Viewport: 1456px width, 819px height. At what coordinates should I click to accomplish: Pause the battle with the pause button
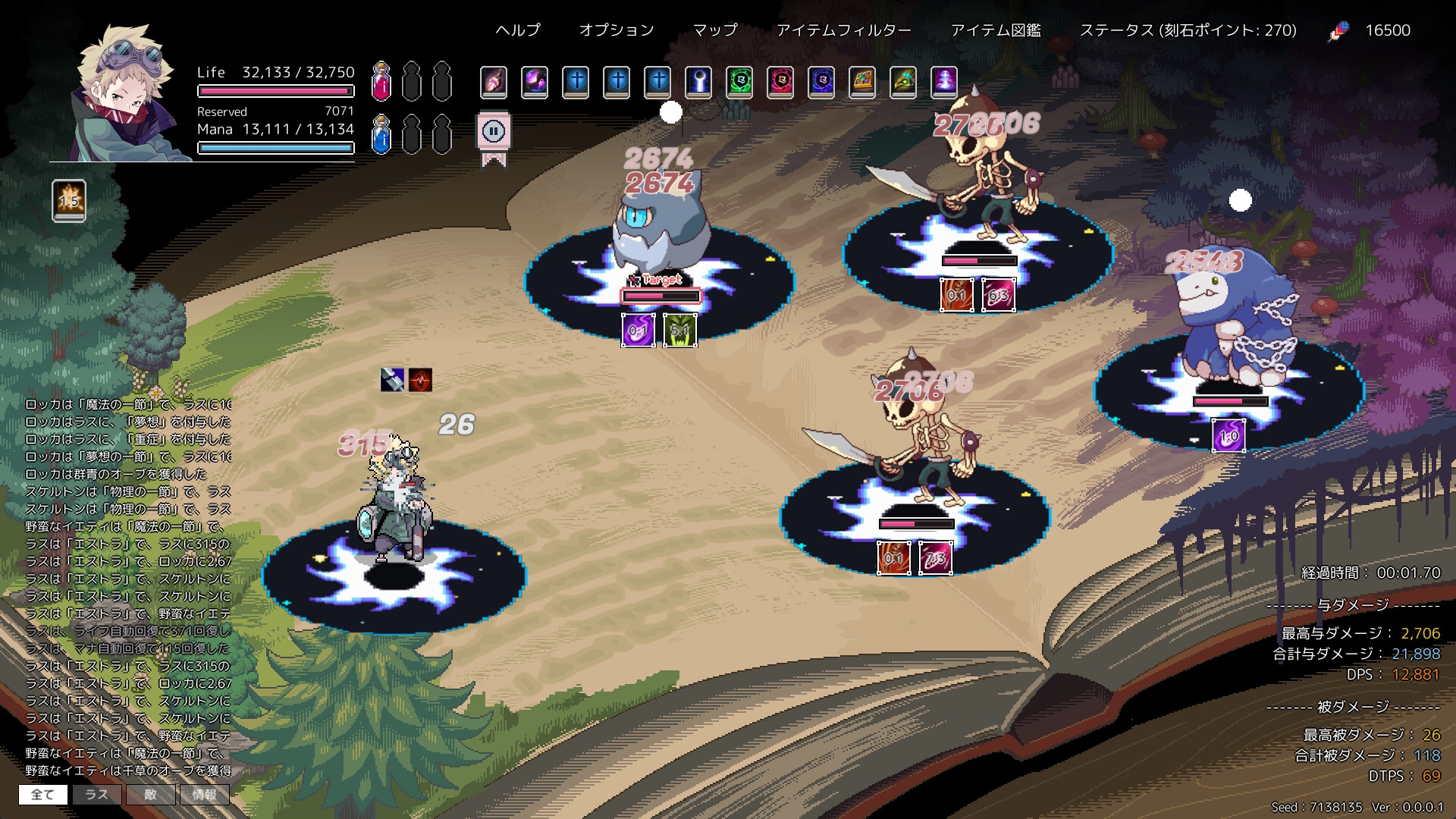pyautogui.click(x=494, y=132)
